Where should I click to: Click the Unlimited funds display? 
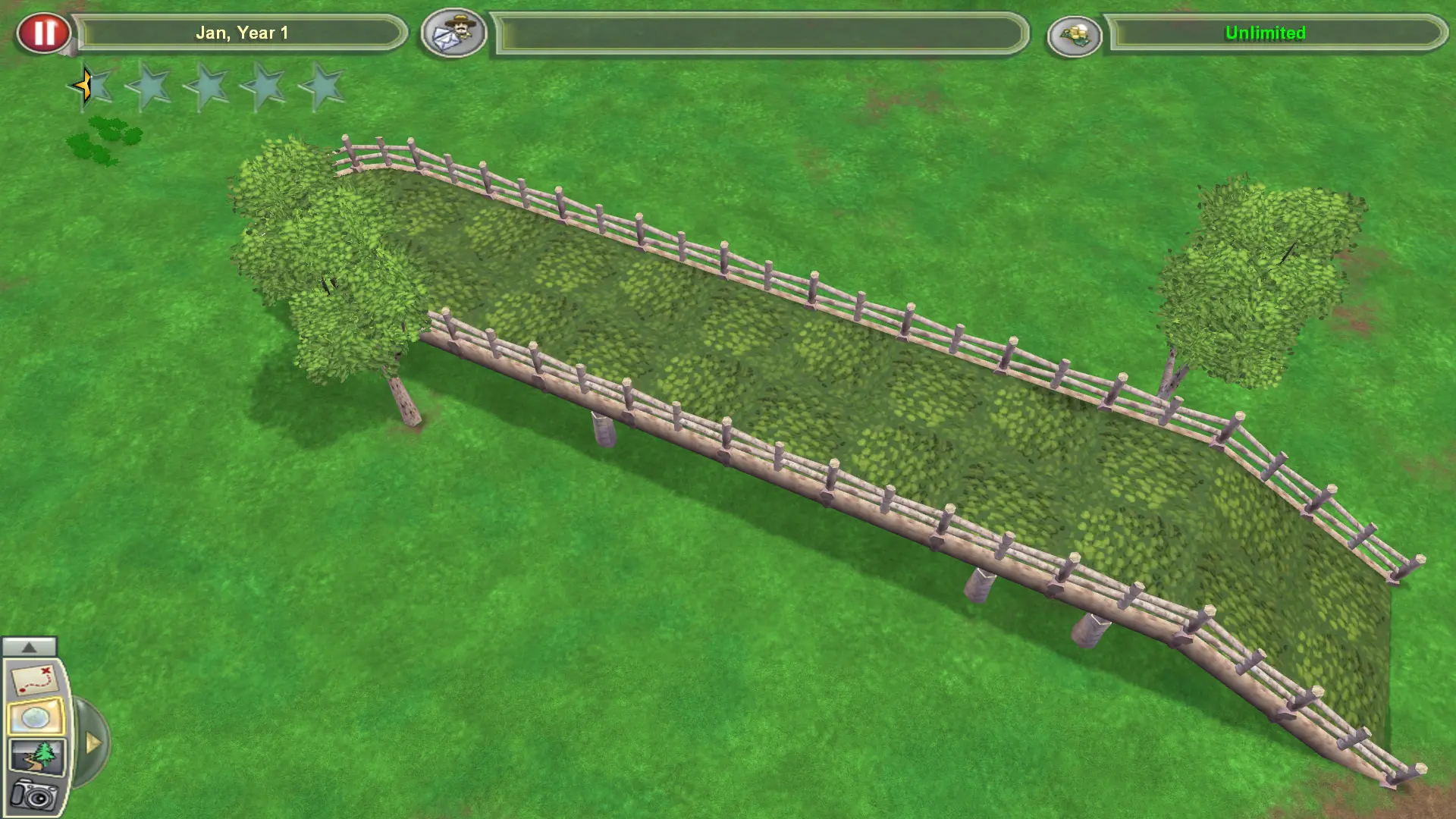(1265, 33)
